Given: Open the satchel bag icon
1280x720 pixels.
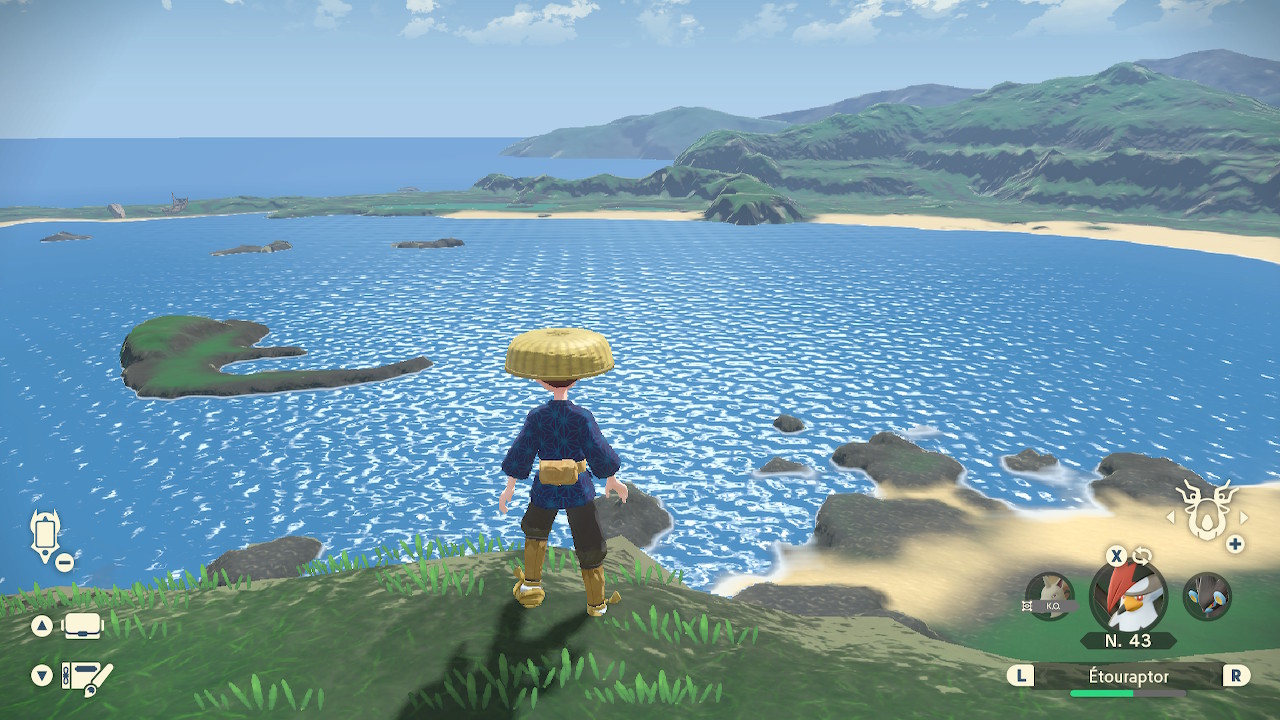Looking at the screenshot, I should (x=84, y=626).
